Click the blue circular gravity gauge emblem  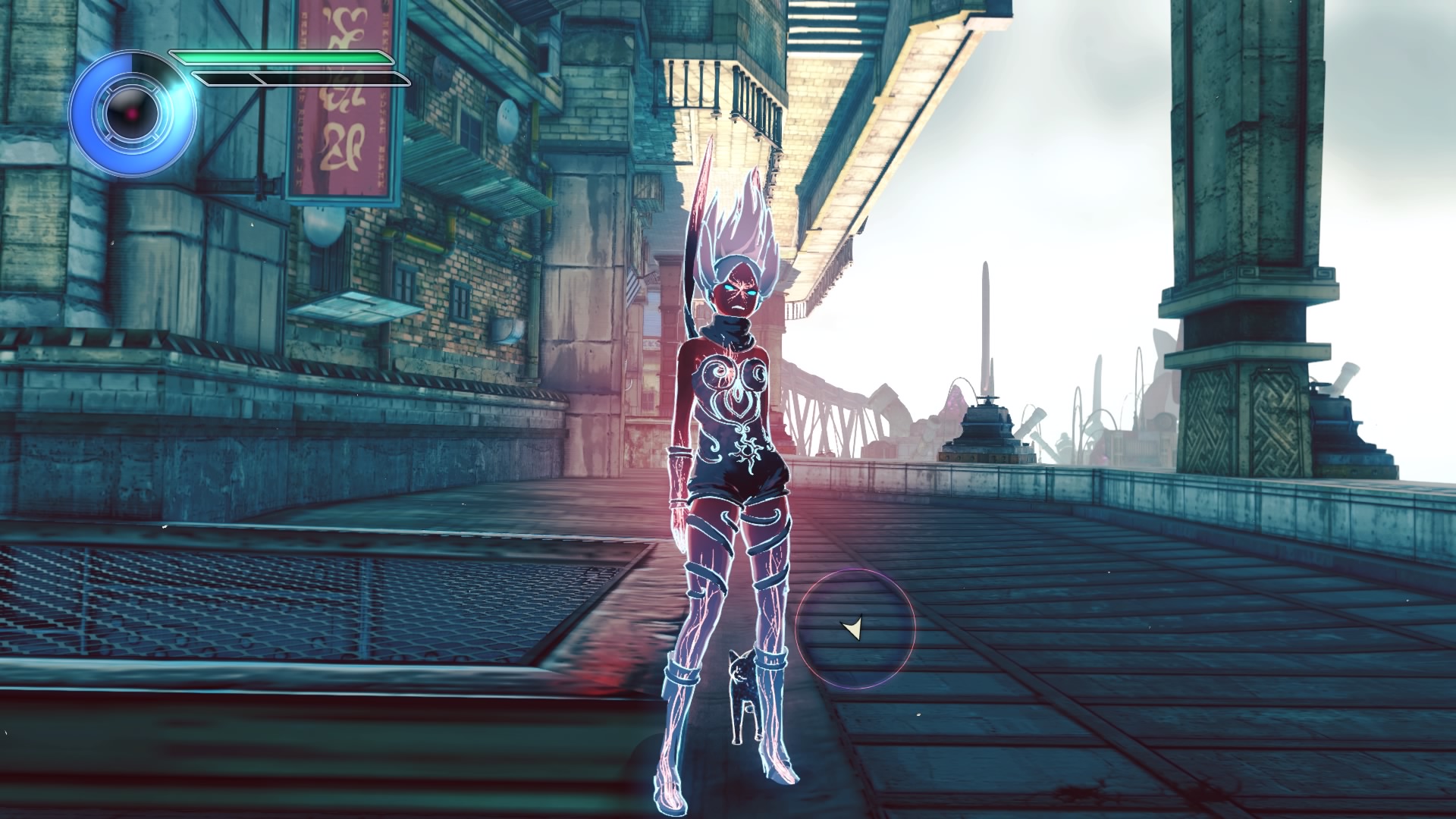(132, 114)
